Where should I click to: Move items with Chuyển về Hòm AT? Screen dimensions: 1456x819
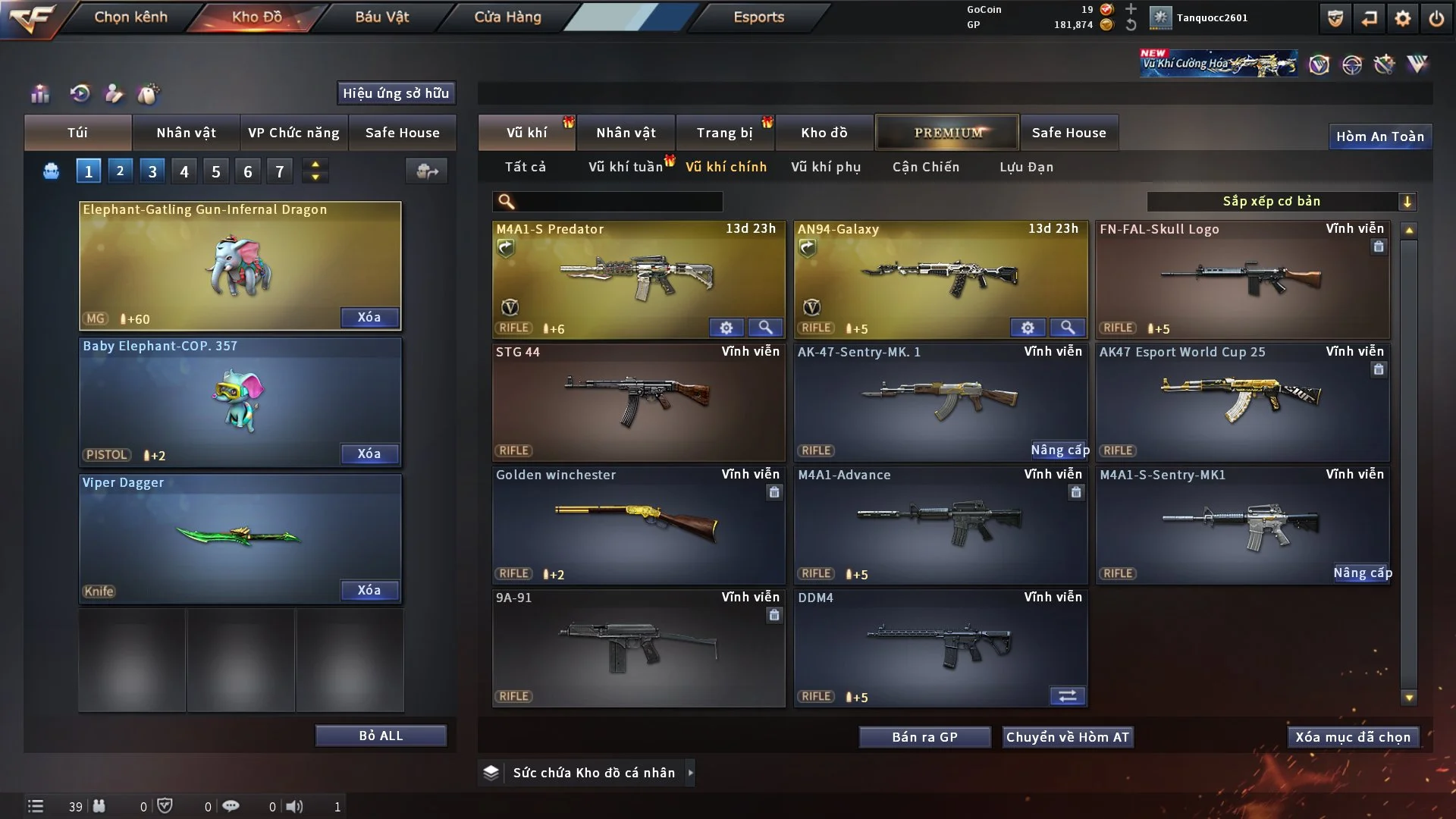pyautogui.click(x=1067, y=737)
